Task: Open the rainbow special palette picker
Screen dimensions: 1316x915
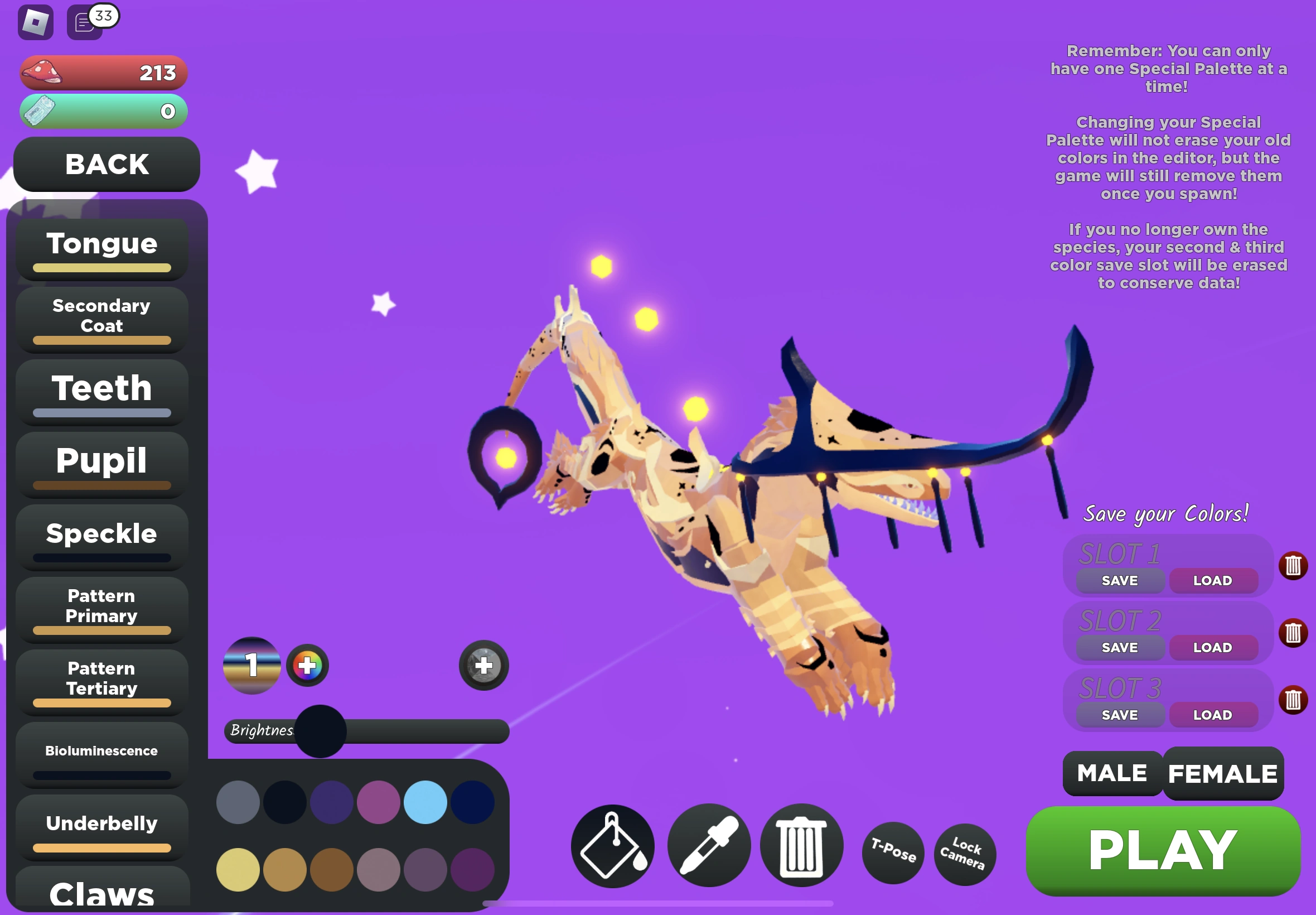Action: 307,665
